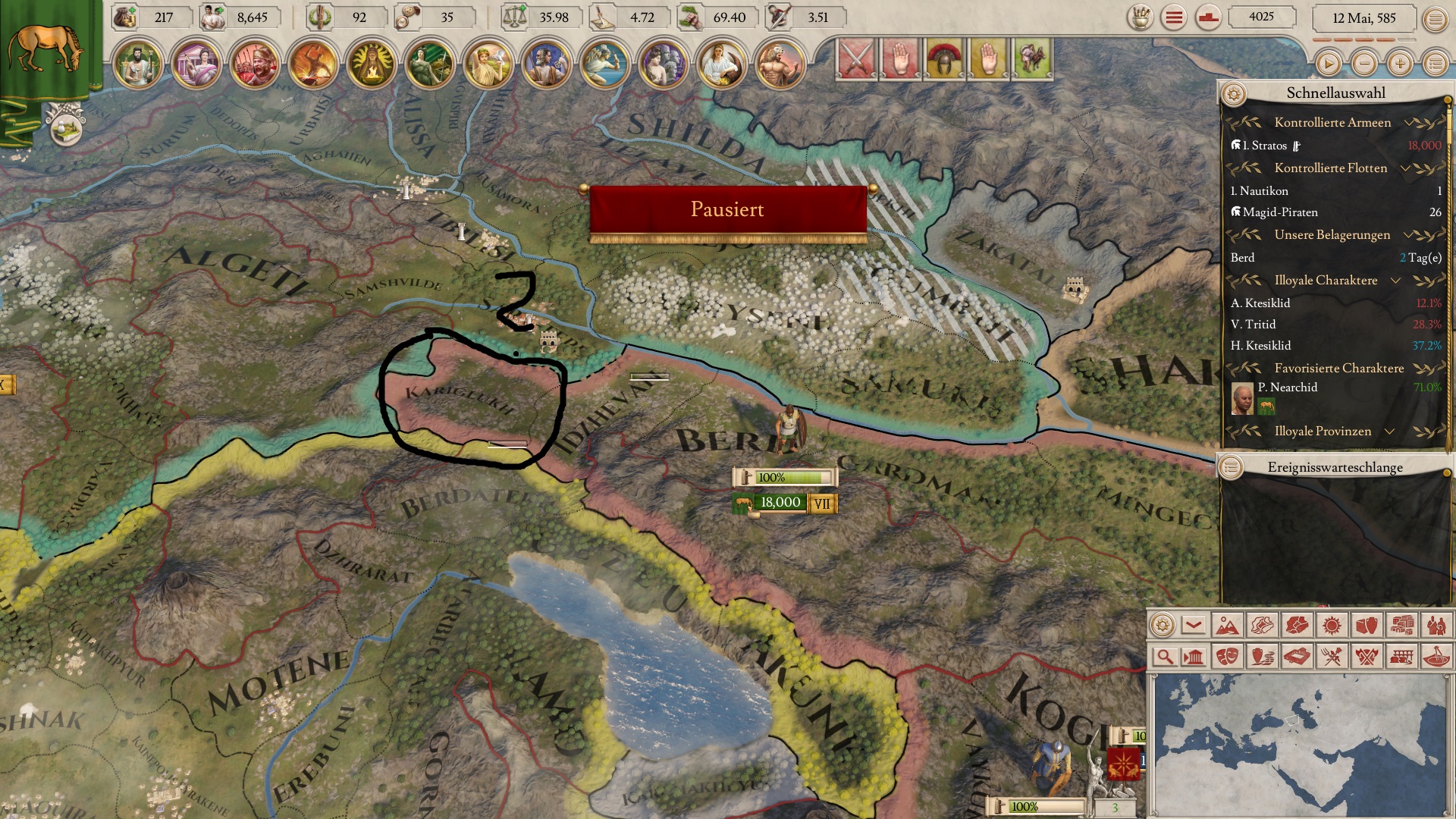Open the game menu in the top right
This screenshot has height=819, width=1456.
tap(1437, 18)
